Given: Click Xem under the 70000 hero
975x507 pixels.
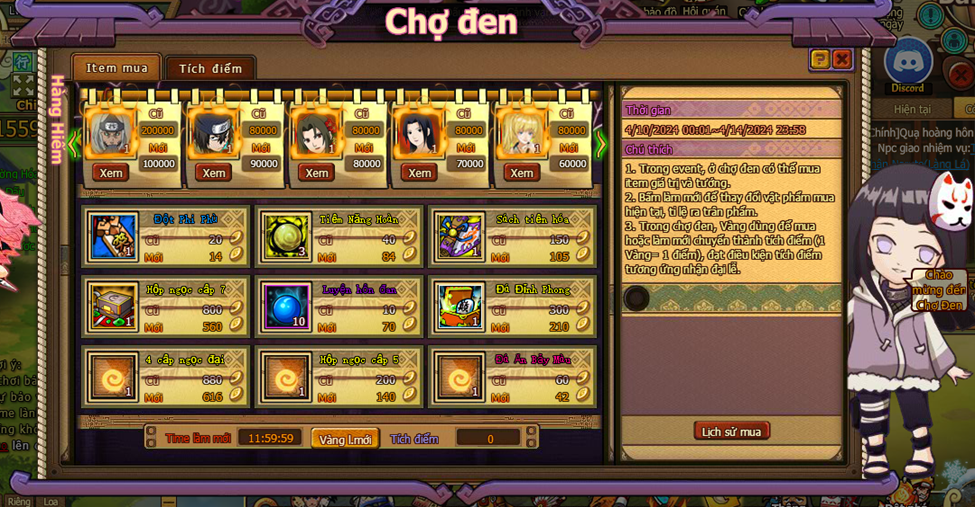Looking at the screenshot, I should tap(419, 173).
